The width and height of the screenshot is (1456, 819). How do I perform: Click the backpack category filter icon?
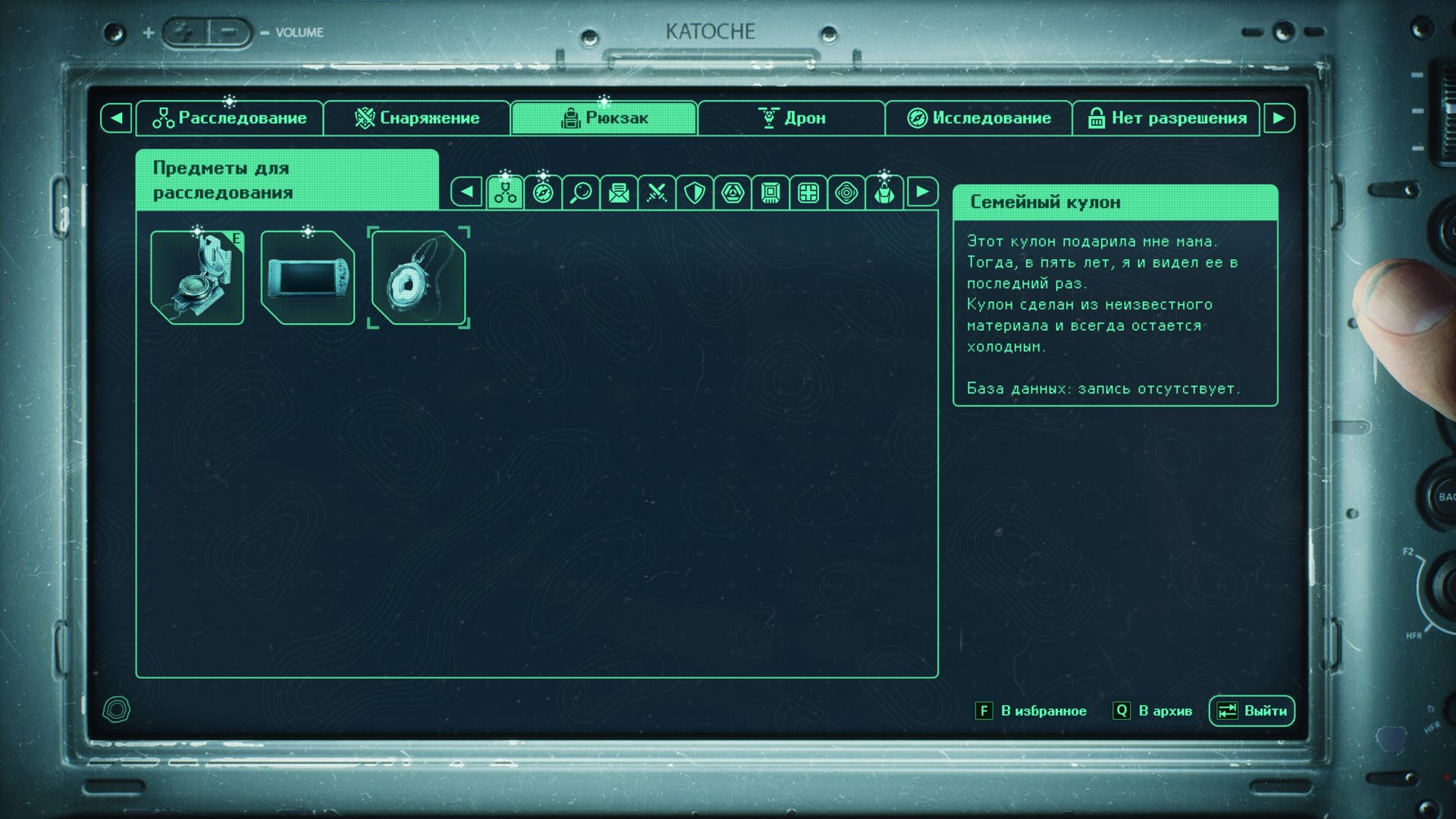[x=884, y=193]
